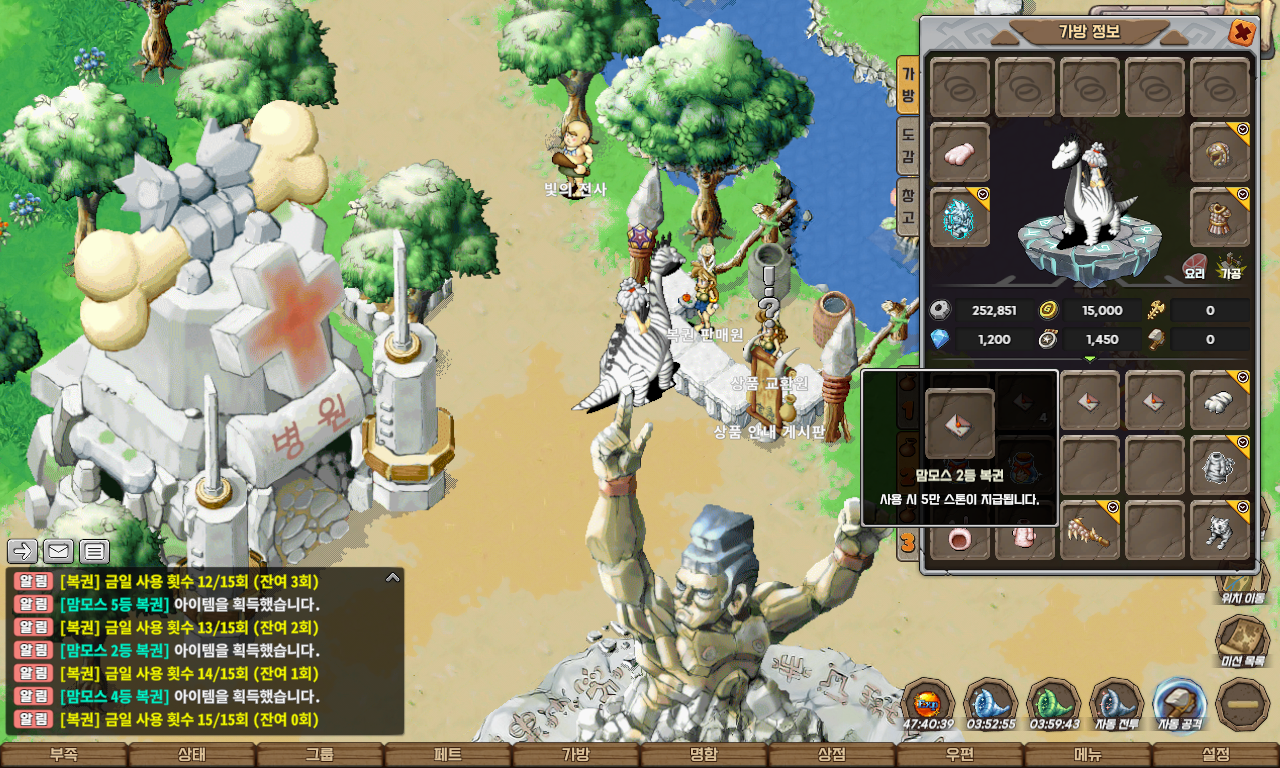Toggle 자동 전투 auto battle
The width and height of the screenshot is (1280, 768).
[1116, 705]
